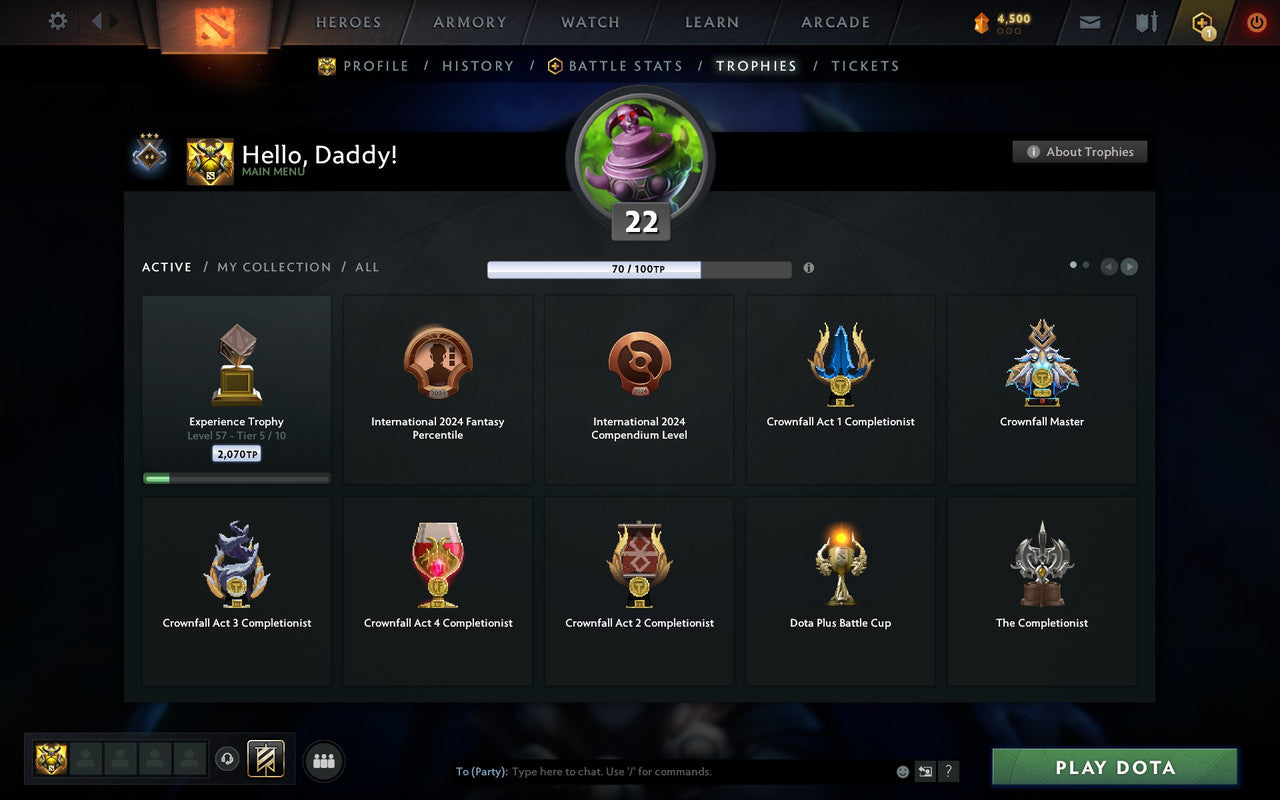Switch to the BATTLE STATS tab

click(624, 66)
